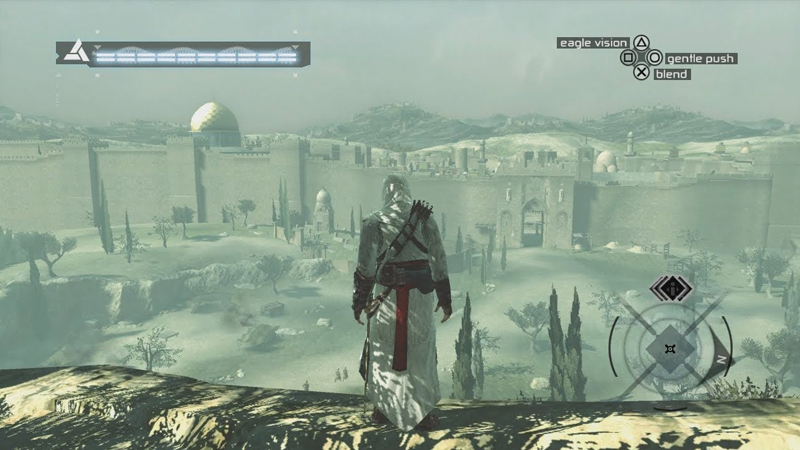800x450 pixels.
Task: Select the weapon indicator above the minimap
Action: 667,290
